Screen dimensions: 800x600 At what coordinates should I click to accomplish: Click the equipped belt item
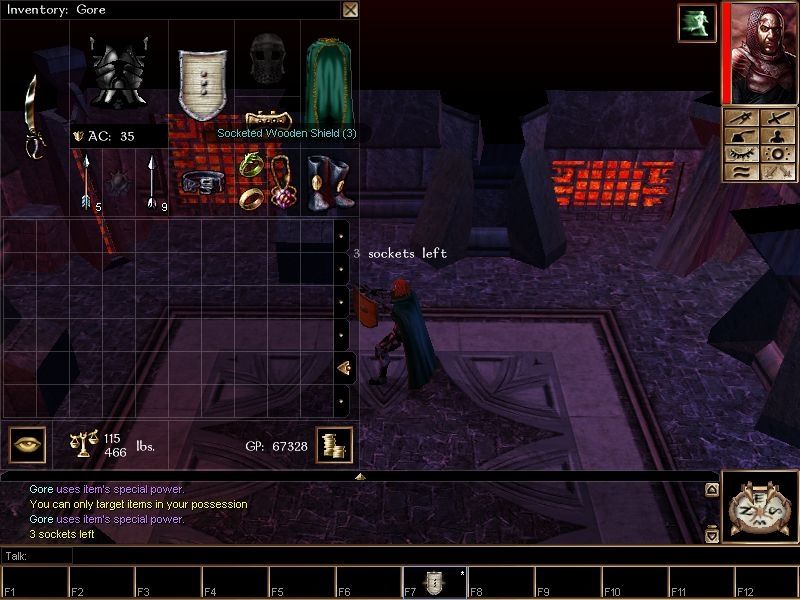(x=202, y=182)
